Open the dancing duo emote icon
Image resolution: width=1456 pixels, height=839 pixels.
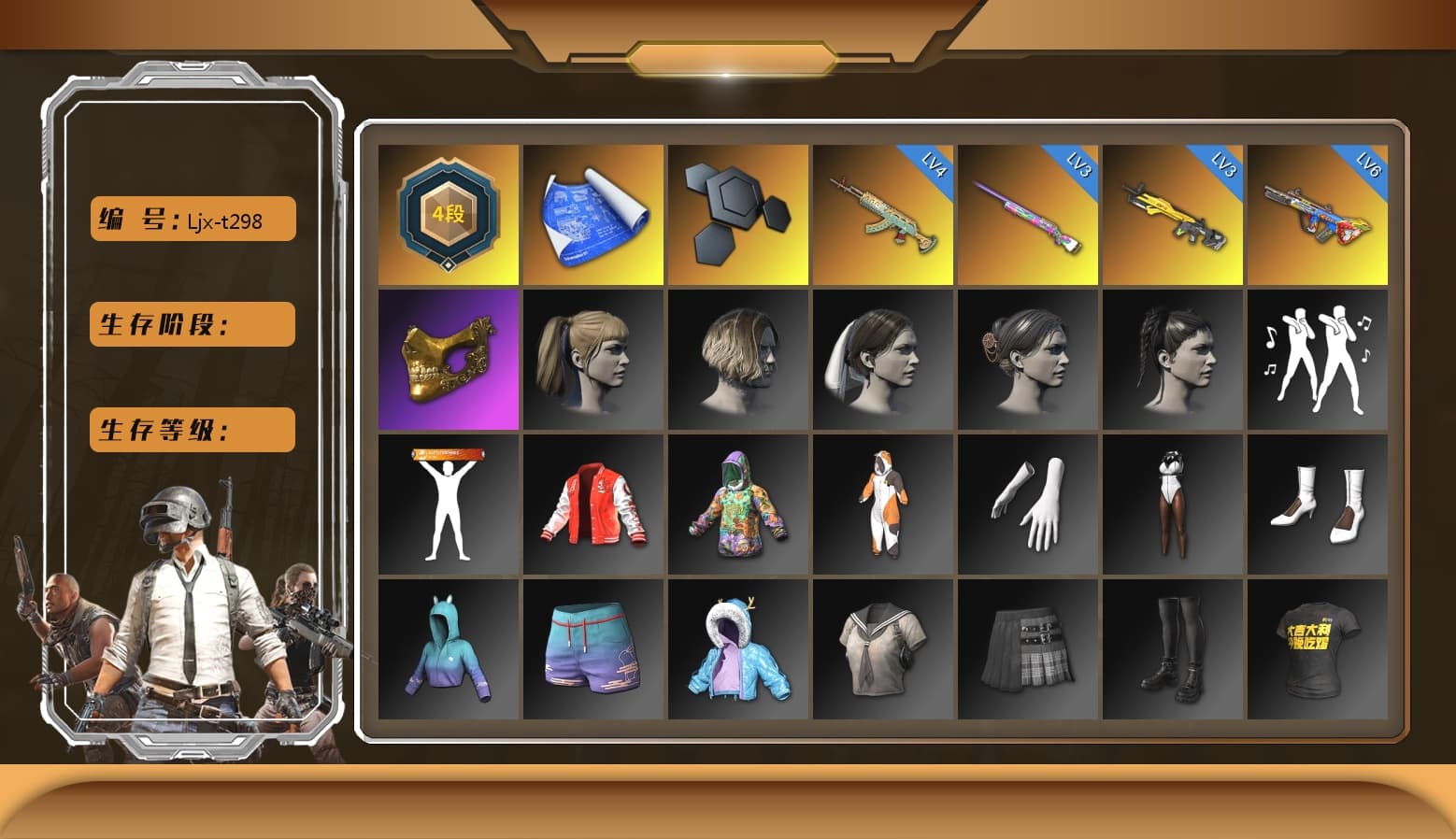point(1318,360)
